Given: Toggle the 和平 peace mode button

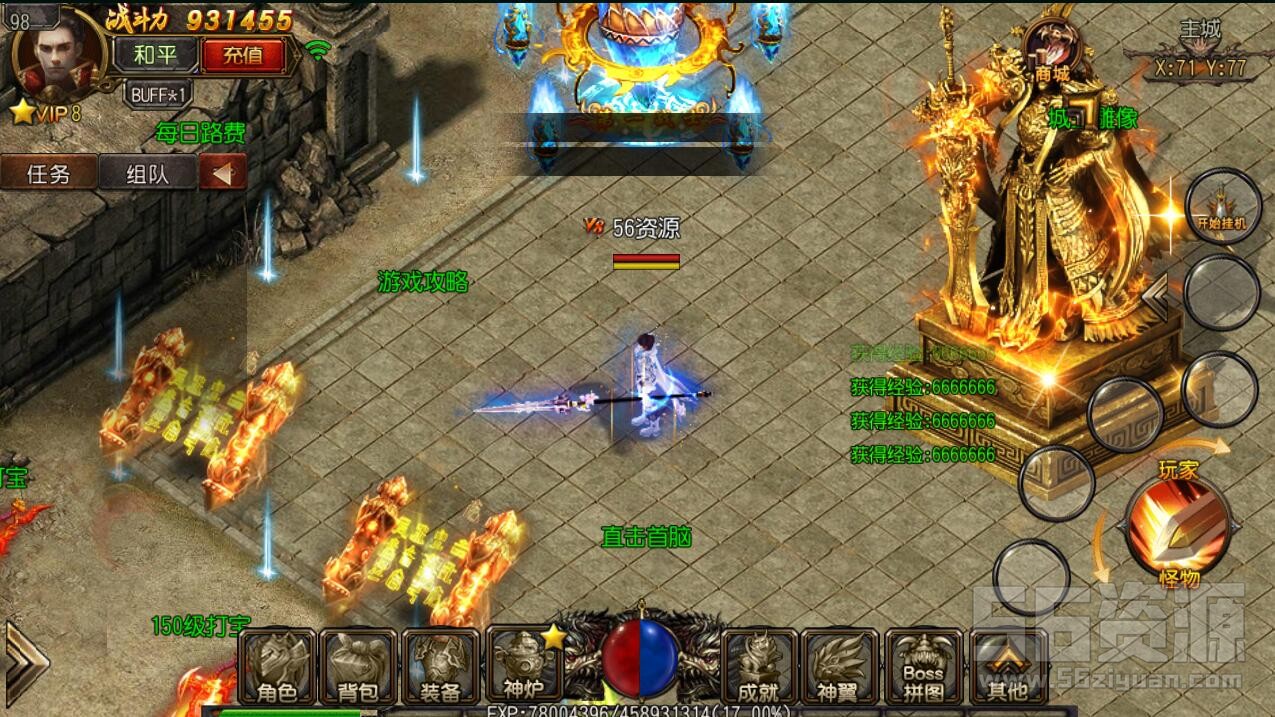Looking at the screenshot, I should [x=154, y=55].
